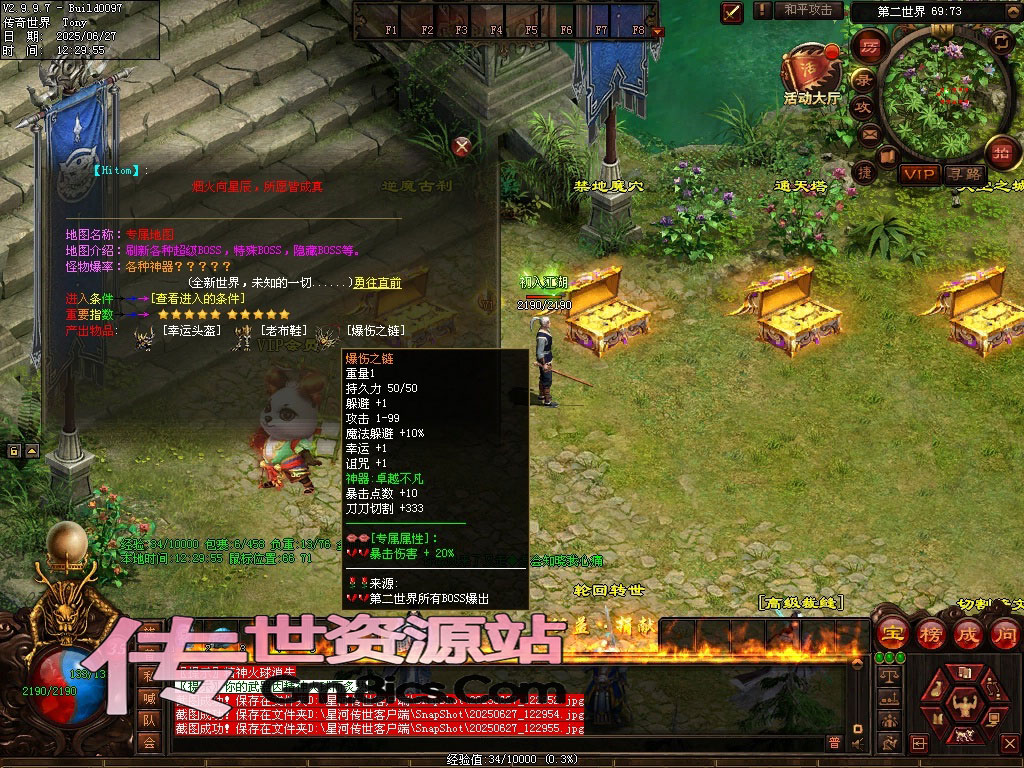Switch chat to the 喊 shout channel
1024x768 pixels.
[x=149, y=697]
